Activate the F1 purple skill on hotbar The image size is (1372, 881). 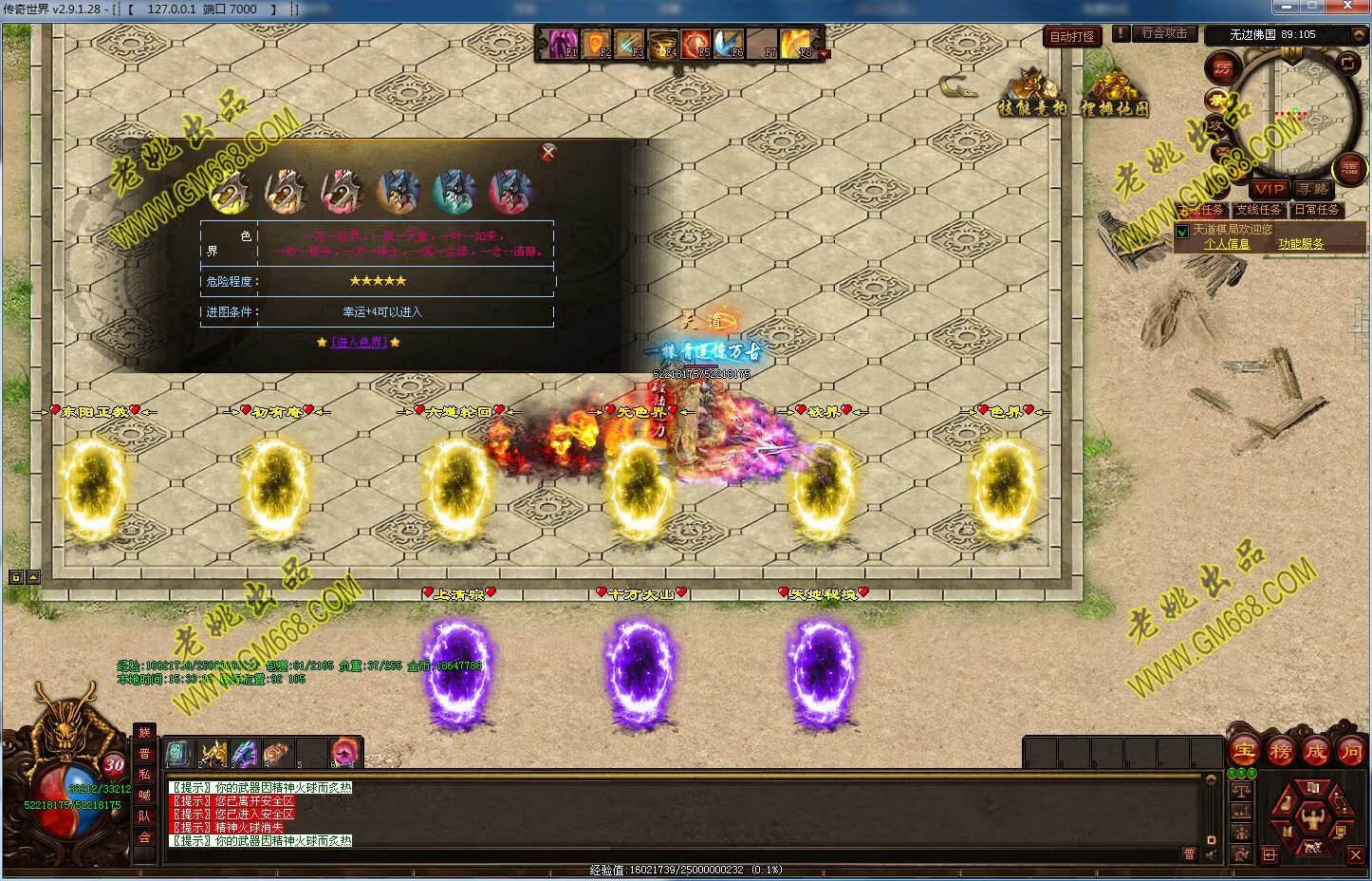click(560, 44)
